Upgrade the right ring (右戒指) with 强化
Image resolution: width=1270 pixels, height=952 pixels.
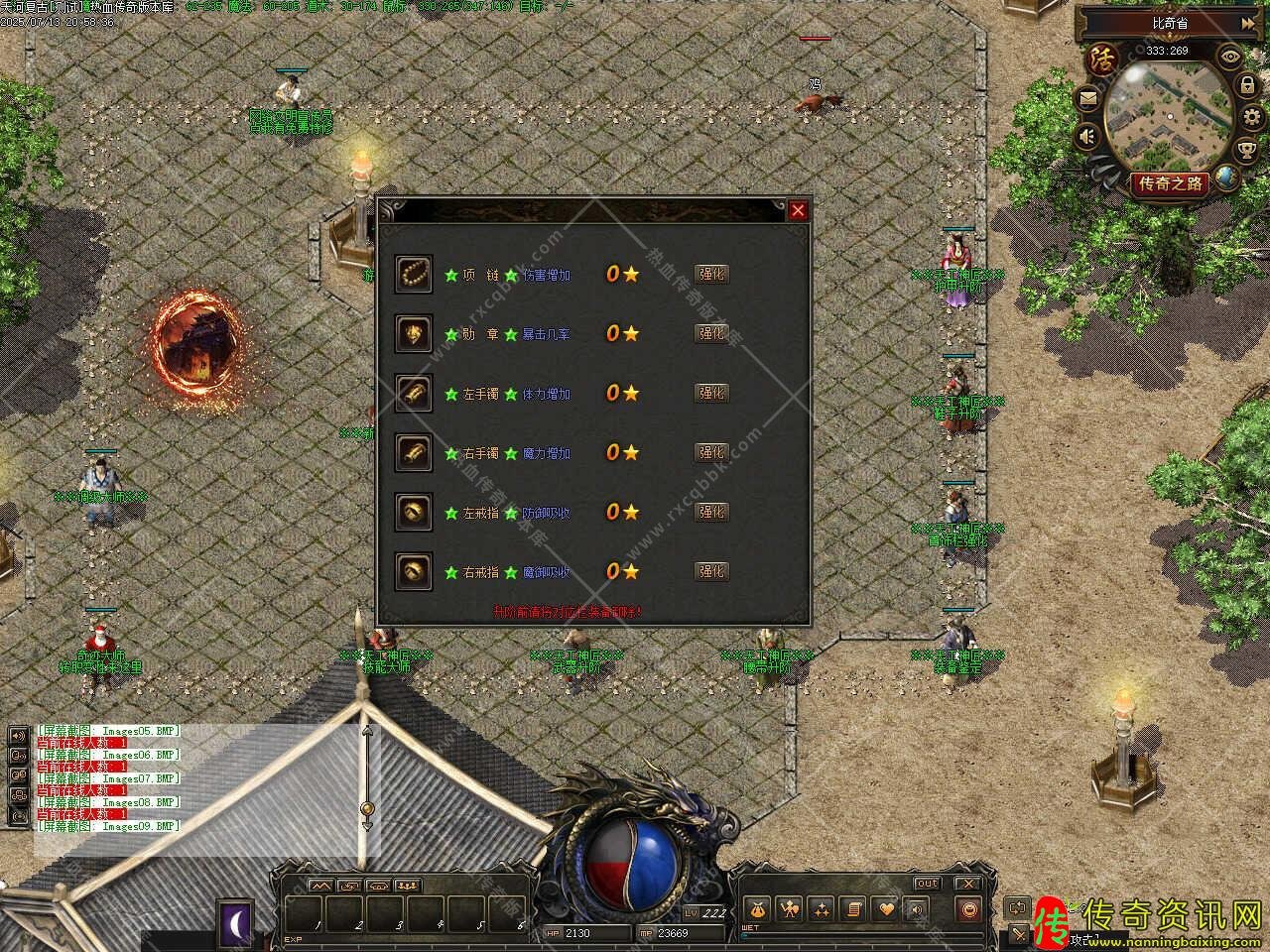711,572
